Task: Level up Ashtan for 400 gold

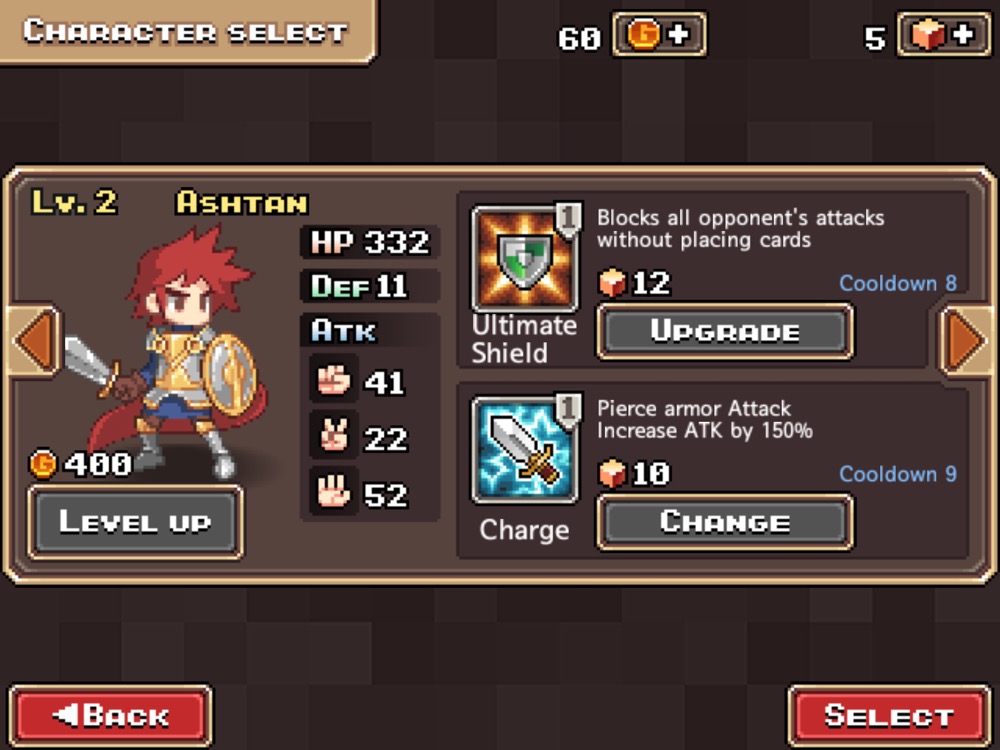Action: (x=134, y=522)
